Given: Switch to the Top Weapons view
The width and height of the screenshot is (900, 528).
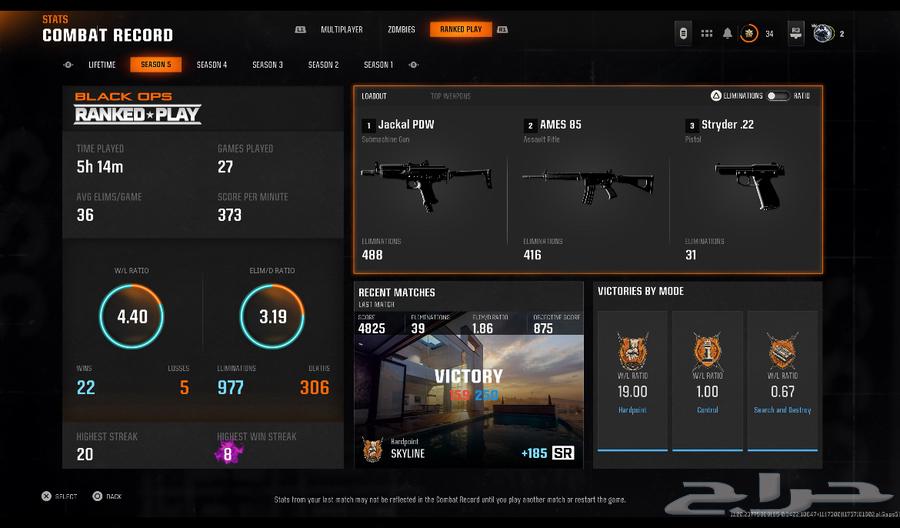Looking at the screenshot, I should (450, 96).
